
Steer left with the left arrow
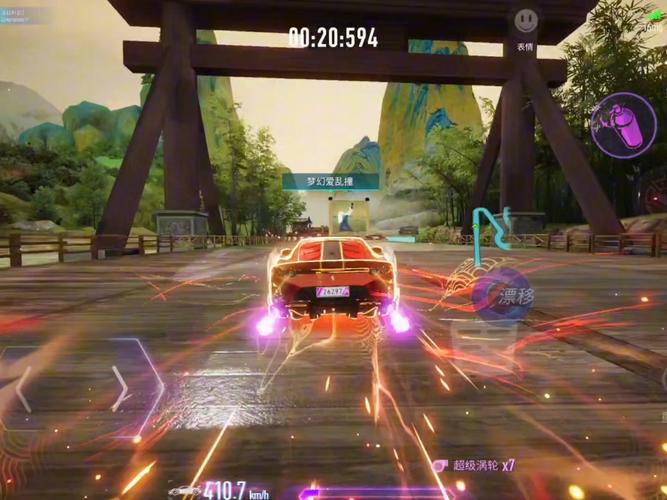click(x=22, y=388)
